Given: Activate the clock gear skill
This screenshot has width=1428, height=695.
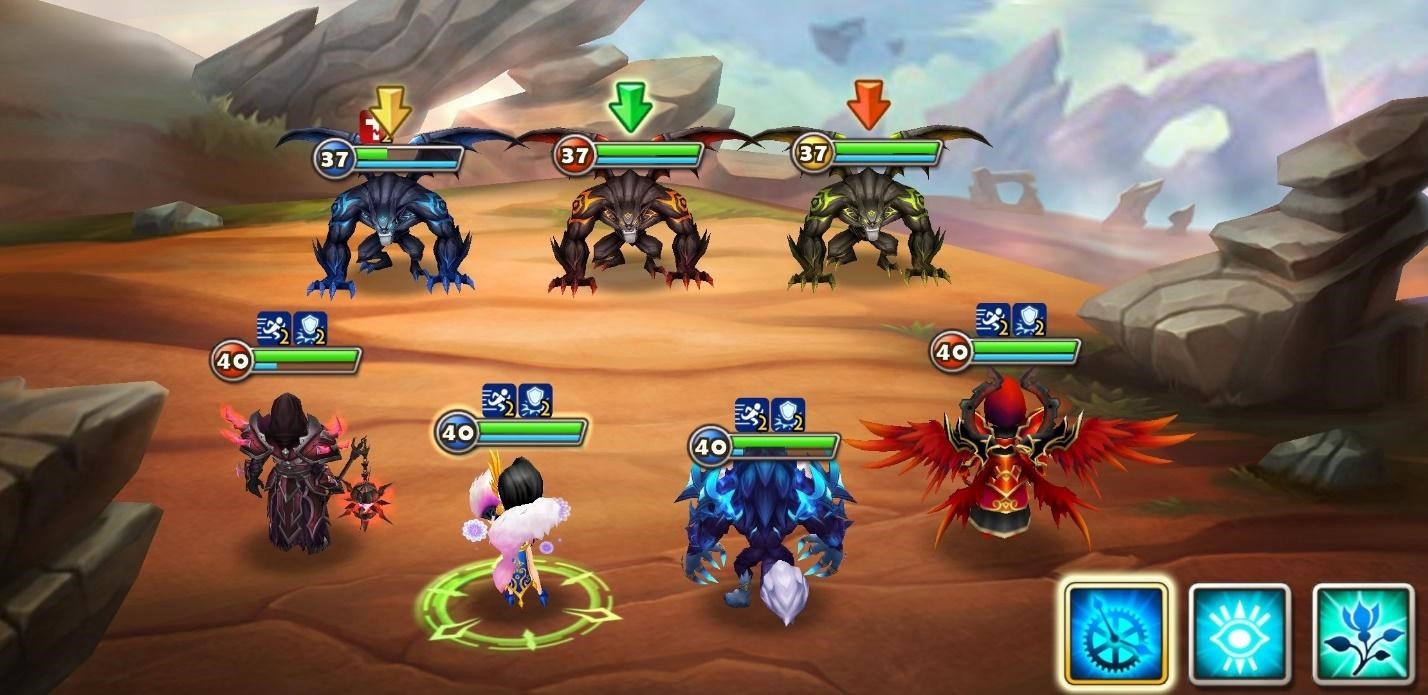Looking at the screenshot, I should pos(1116,634).
